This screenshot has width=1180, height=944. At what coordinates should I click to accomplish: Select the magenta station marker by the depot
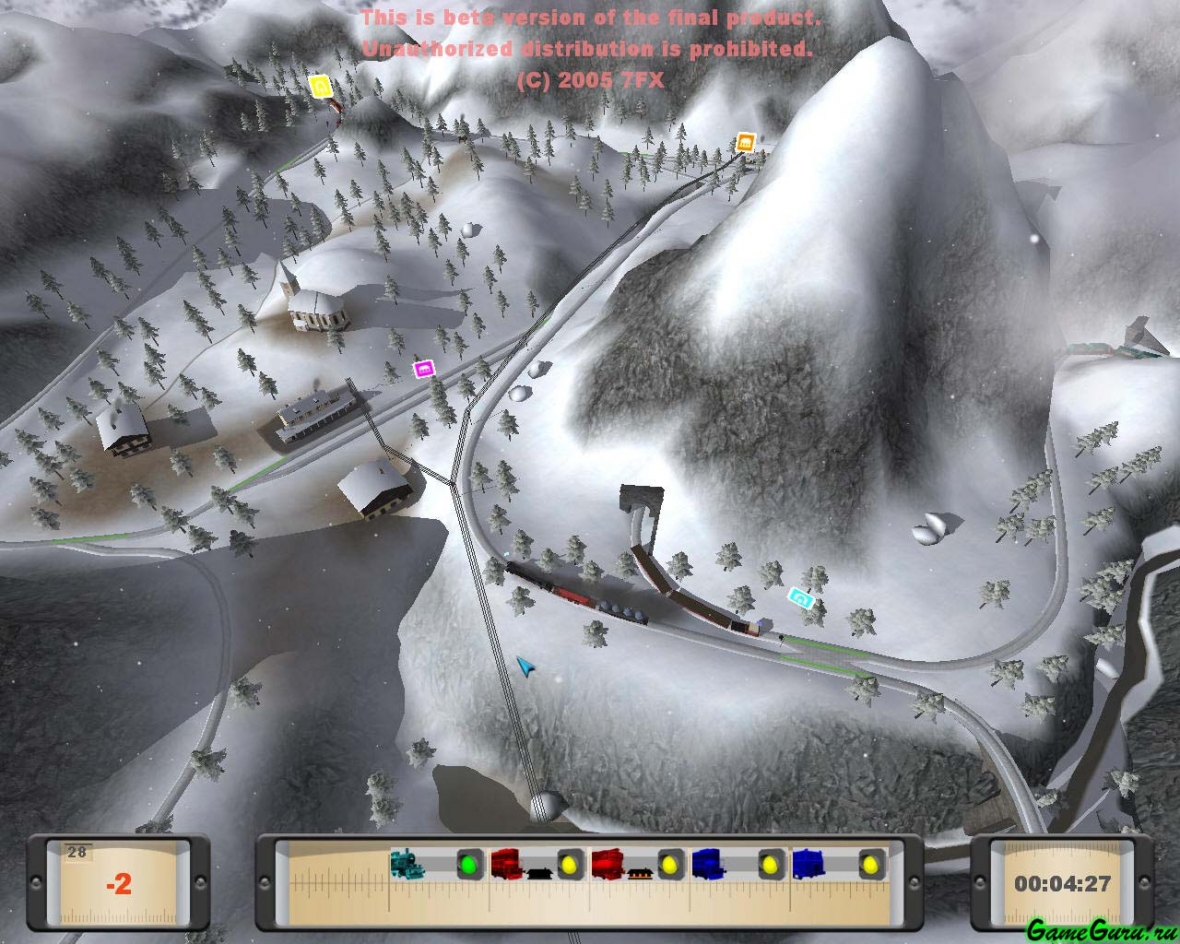tap(425, 370)
